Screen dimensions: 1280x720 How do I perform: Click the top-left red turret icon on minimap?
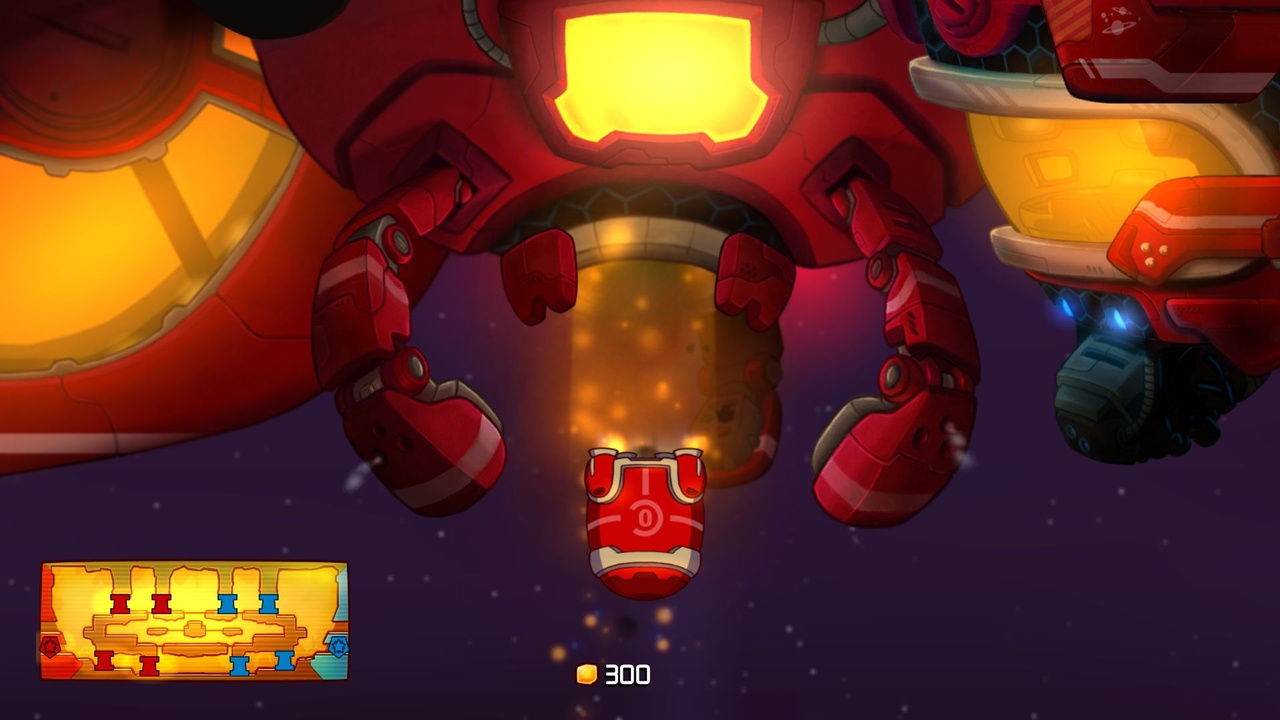point(119,603)
